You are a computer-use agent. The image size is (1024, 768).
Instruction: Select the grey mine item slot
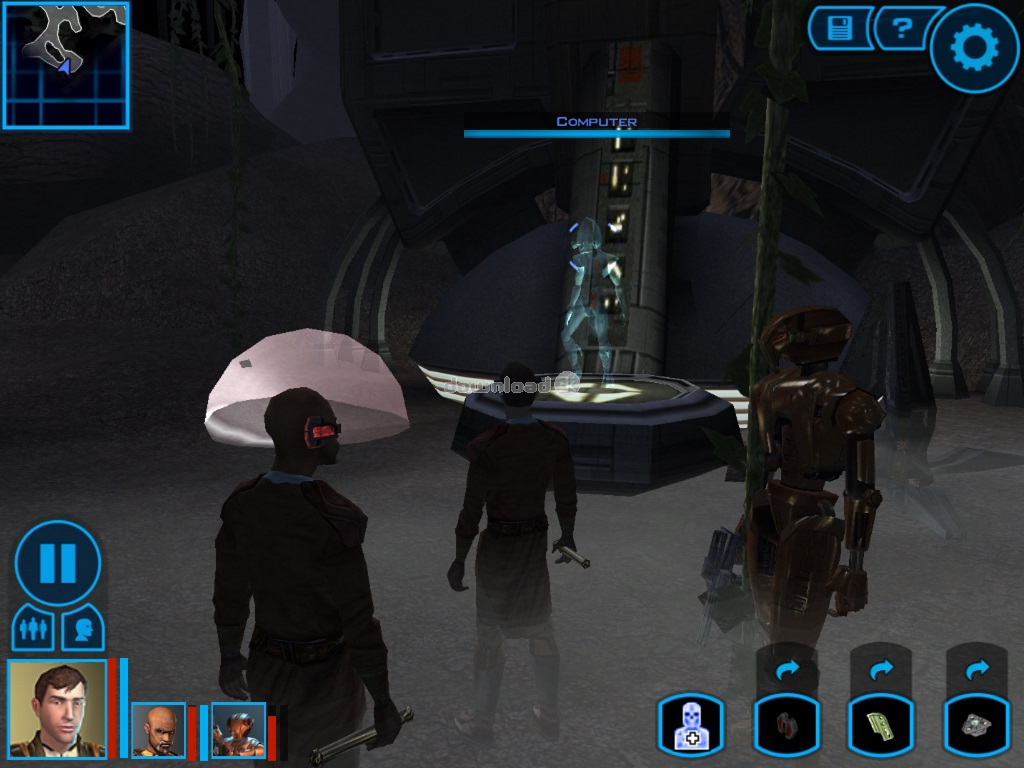977,724
